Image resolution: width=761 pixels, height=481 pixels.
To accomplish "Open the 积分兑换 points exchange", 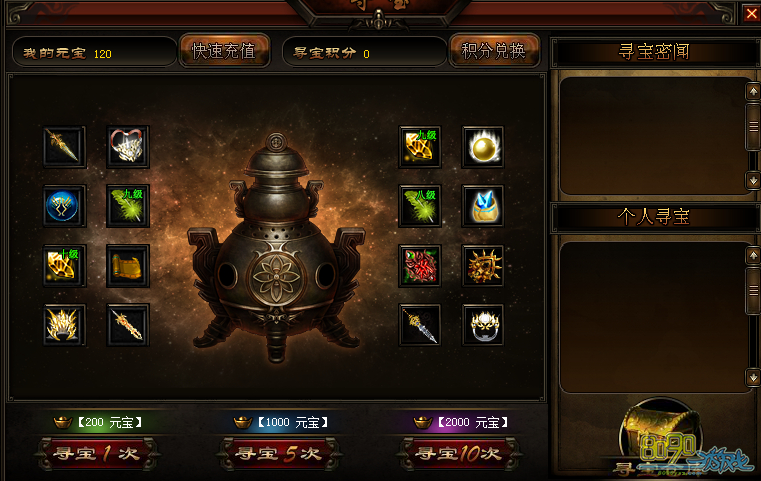I will pyautogui.click(x=494, y=51).
